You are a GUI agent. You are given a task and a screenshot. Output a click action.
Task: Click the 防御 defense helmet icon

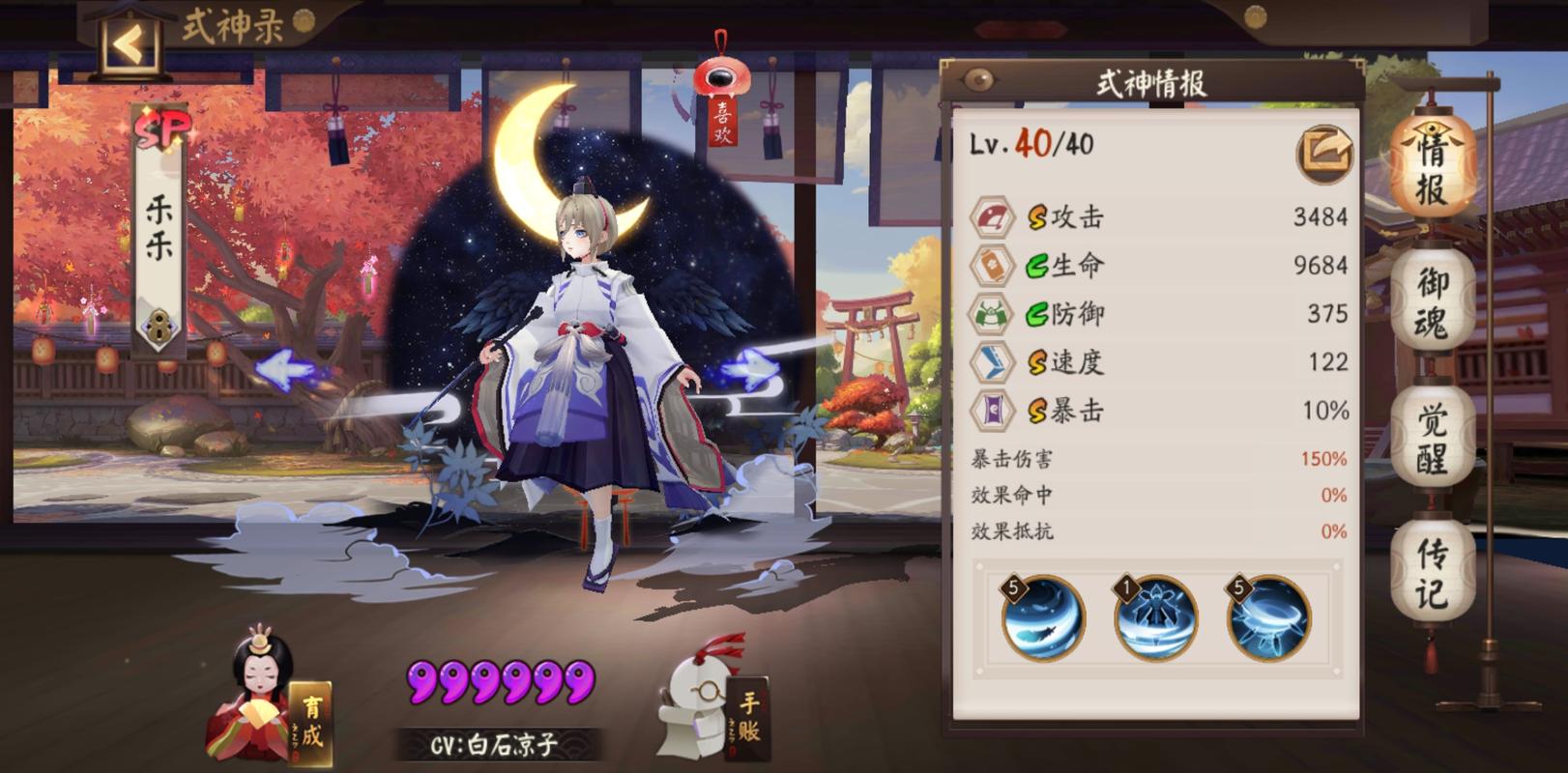point(992,313)
